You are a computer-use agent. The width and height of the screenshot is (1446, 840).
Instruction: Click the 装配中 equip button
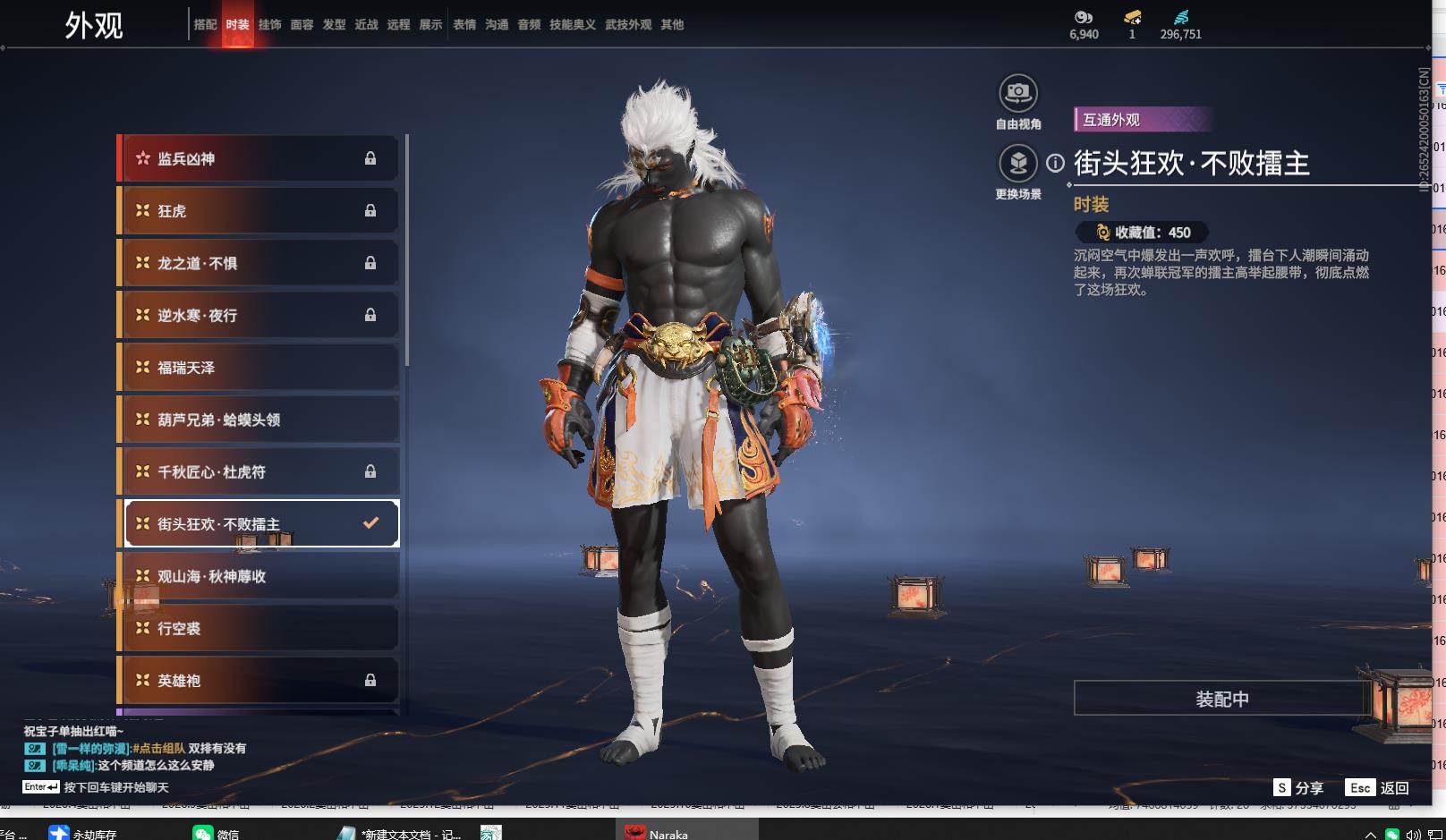click(1221, 699)
